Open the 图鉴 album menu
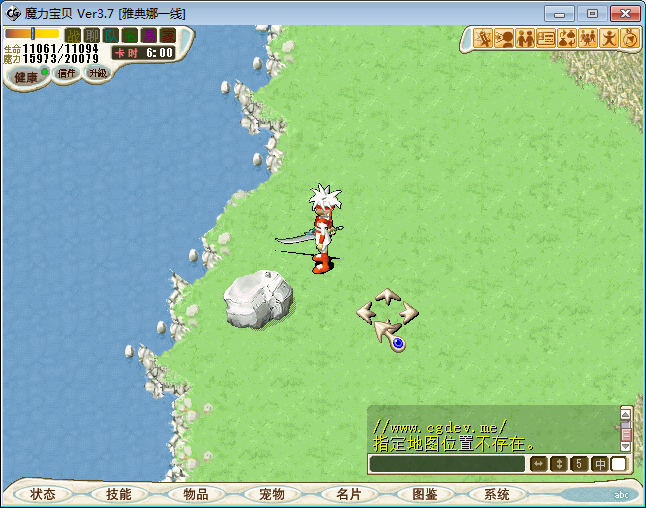The height and width of the screenshot is (508, 646). tap(424, 494)
